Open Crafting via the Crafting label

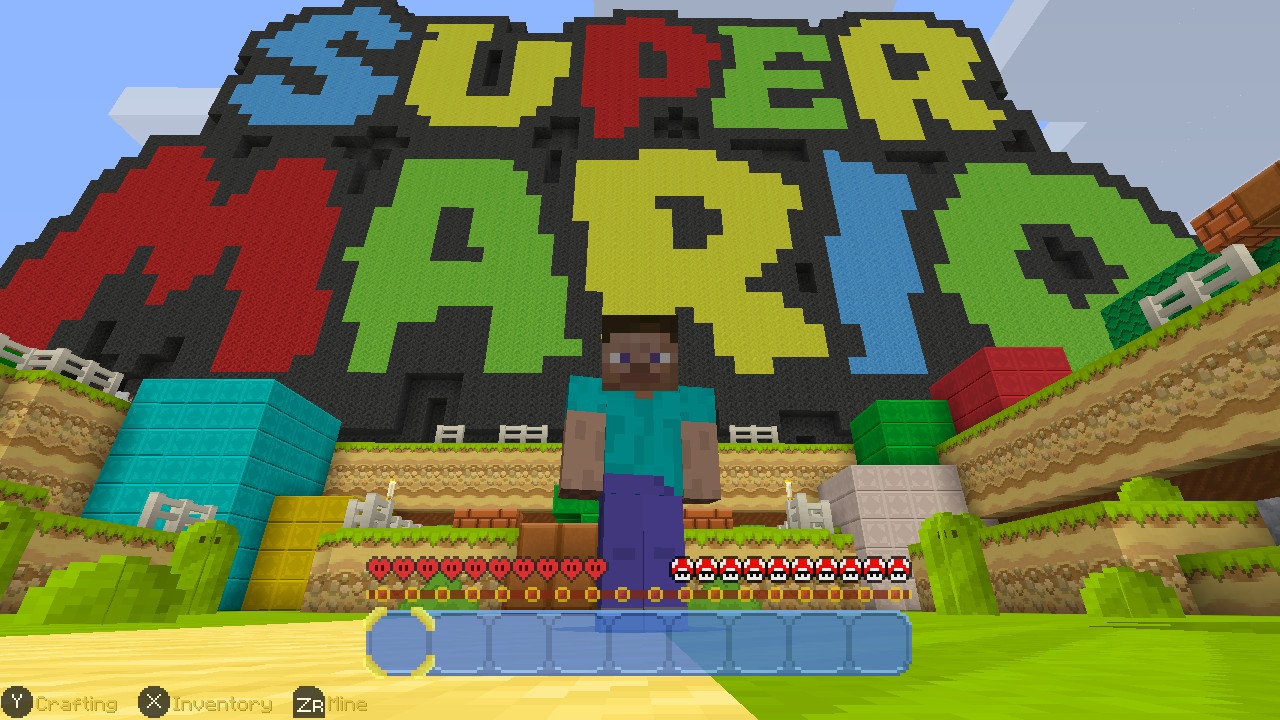click(x=77, y=703)
